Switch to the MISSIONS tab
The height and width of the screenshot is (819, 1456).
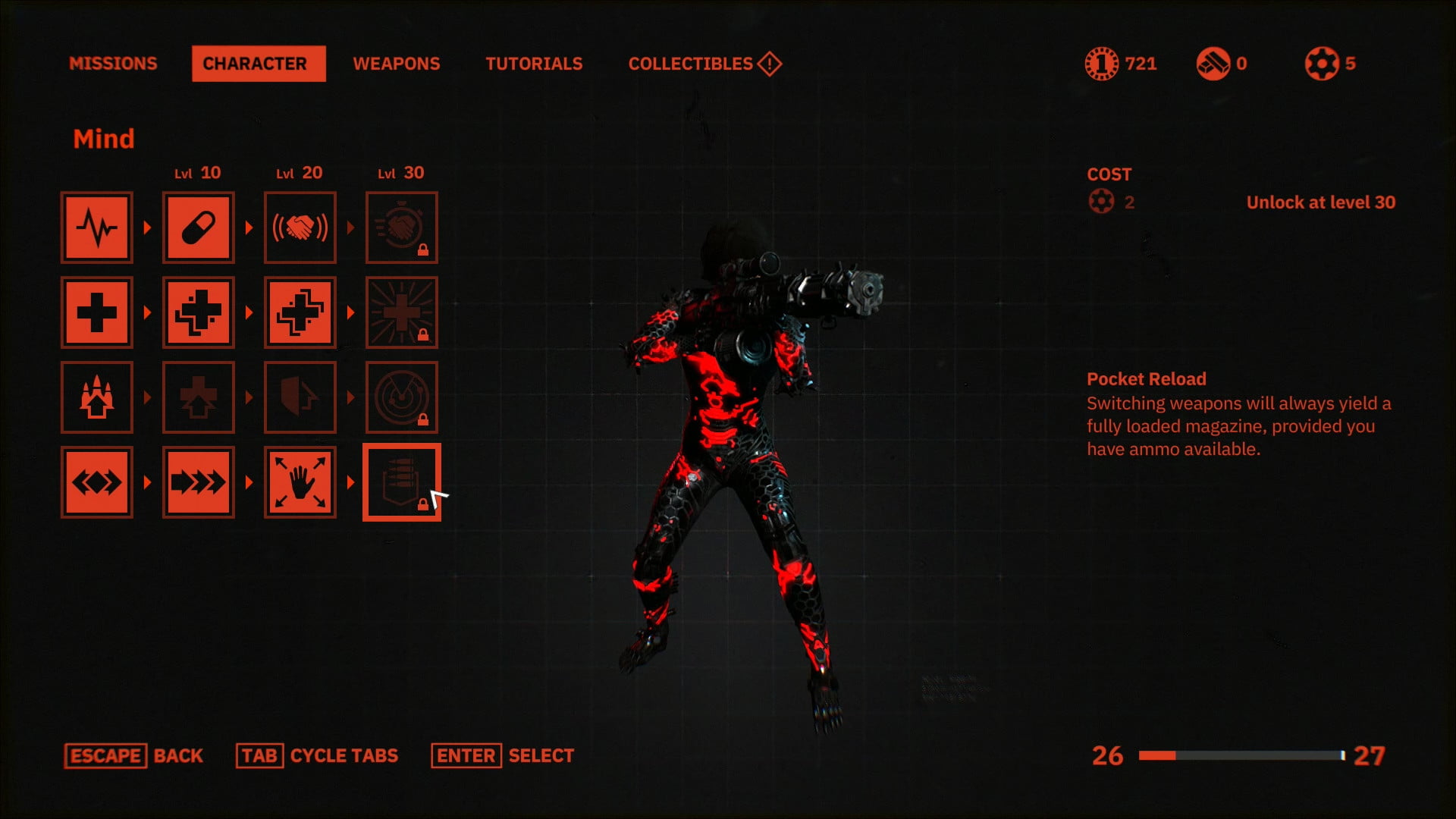(x=112, y=64)
